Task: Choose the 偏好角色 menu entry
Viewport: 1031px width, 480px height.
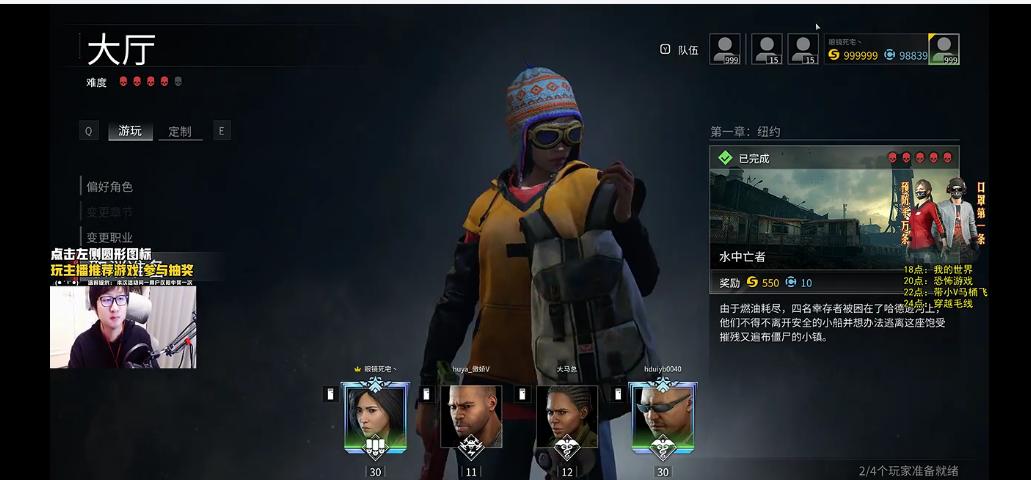Action: (x=110, y=187)
